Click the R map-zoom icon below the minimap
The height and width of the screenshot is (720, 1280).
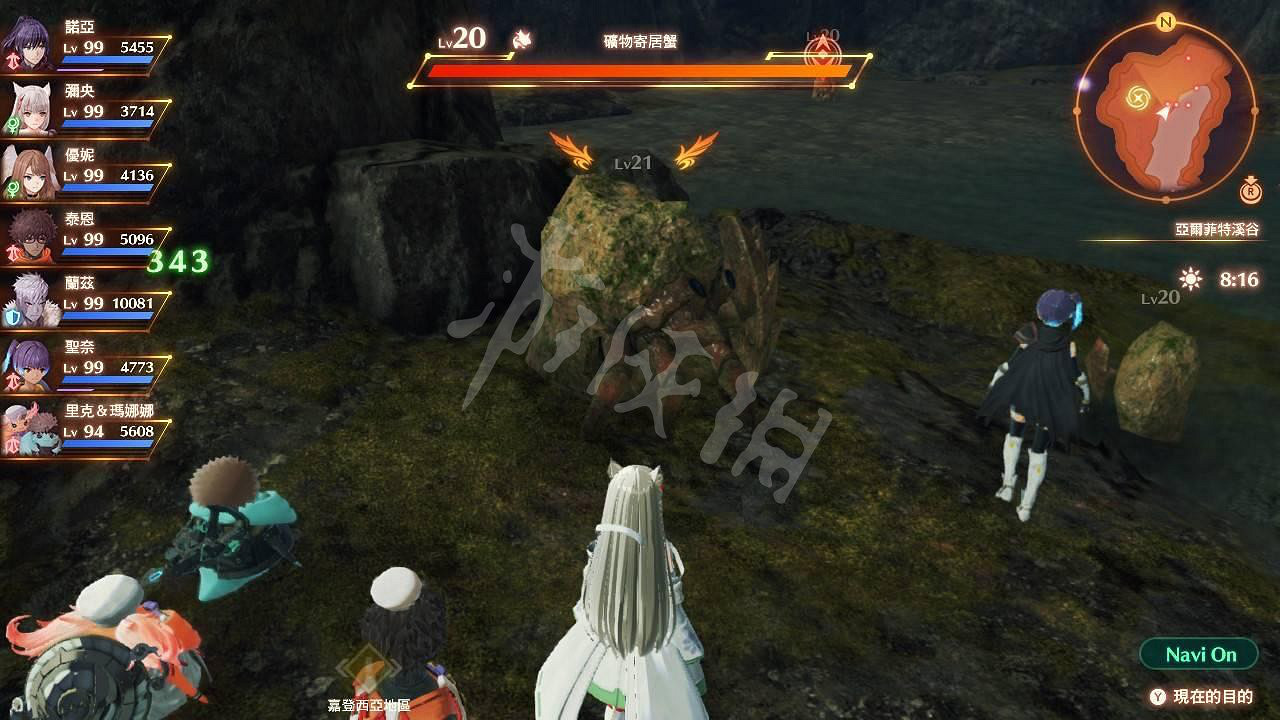[x=1251, y=192]
